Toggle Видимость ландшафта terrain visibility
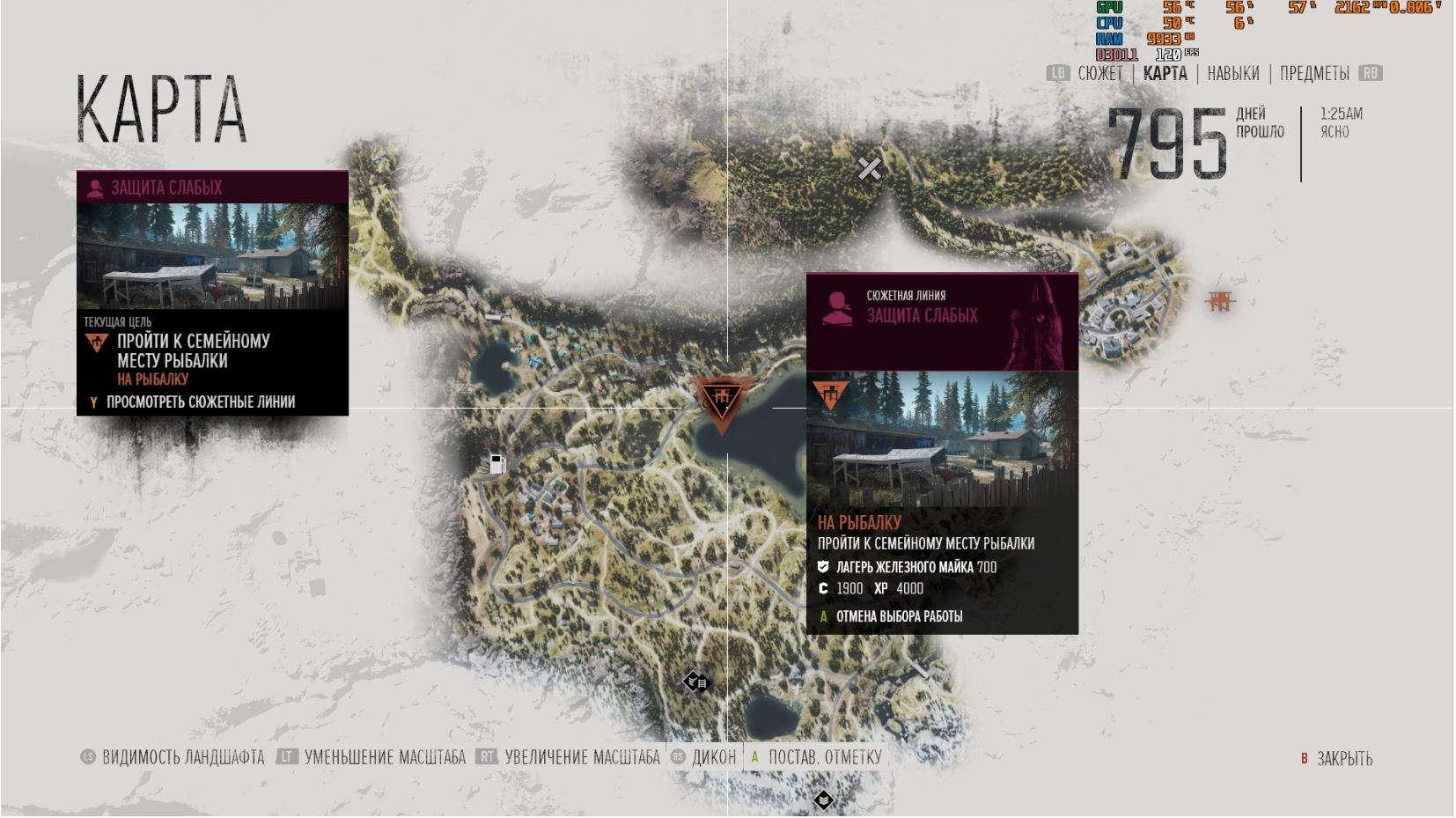 pos(182,757)
